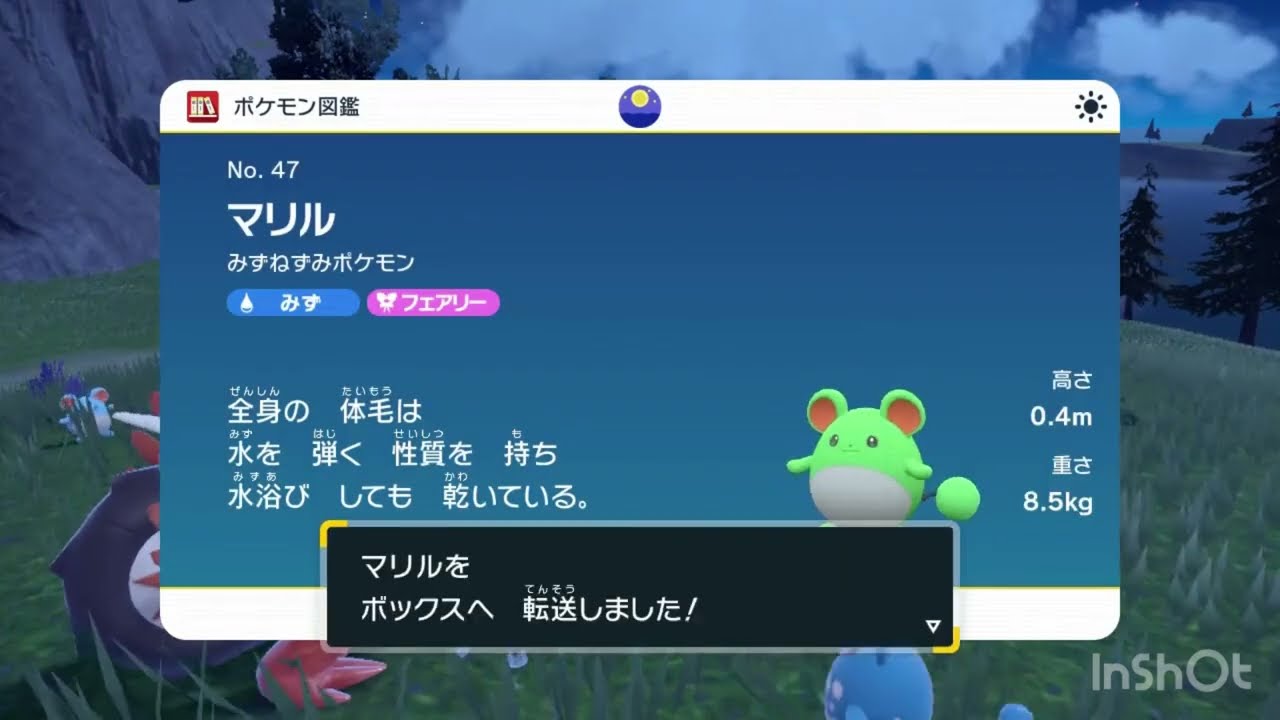
Task: Click the ▽ arrow to advance the dialog
Action: [x=932, y=625]
